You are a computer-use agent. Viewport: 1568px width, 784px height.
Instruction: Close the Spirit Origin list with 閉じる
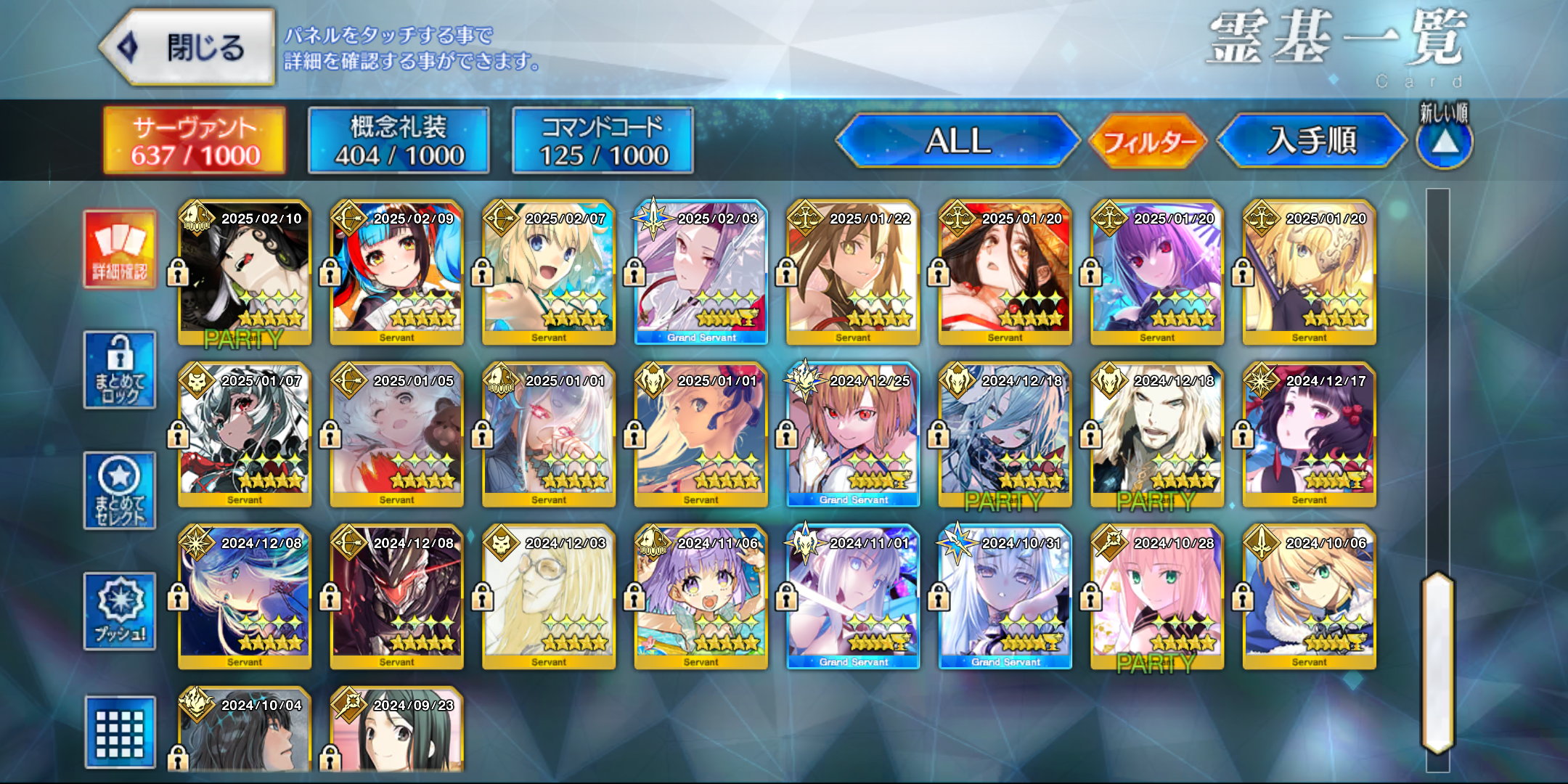point(187,48)
